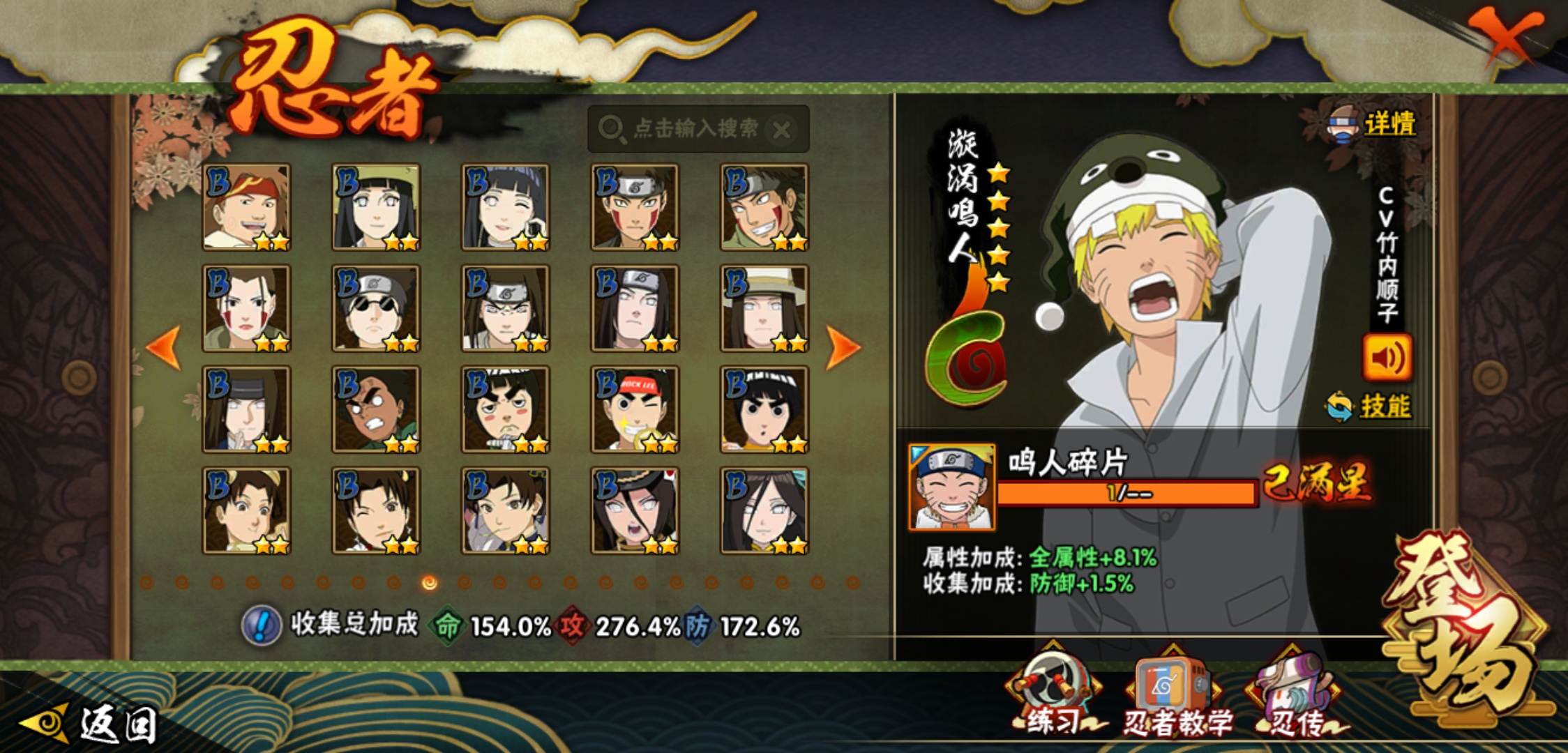Clear the search box with its X

[x=783, y=130]
